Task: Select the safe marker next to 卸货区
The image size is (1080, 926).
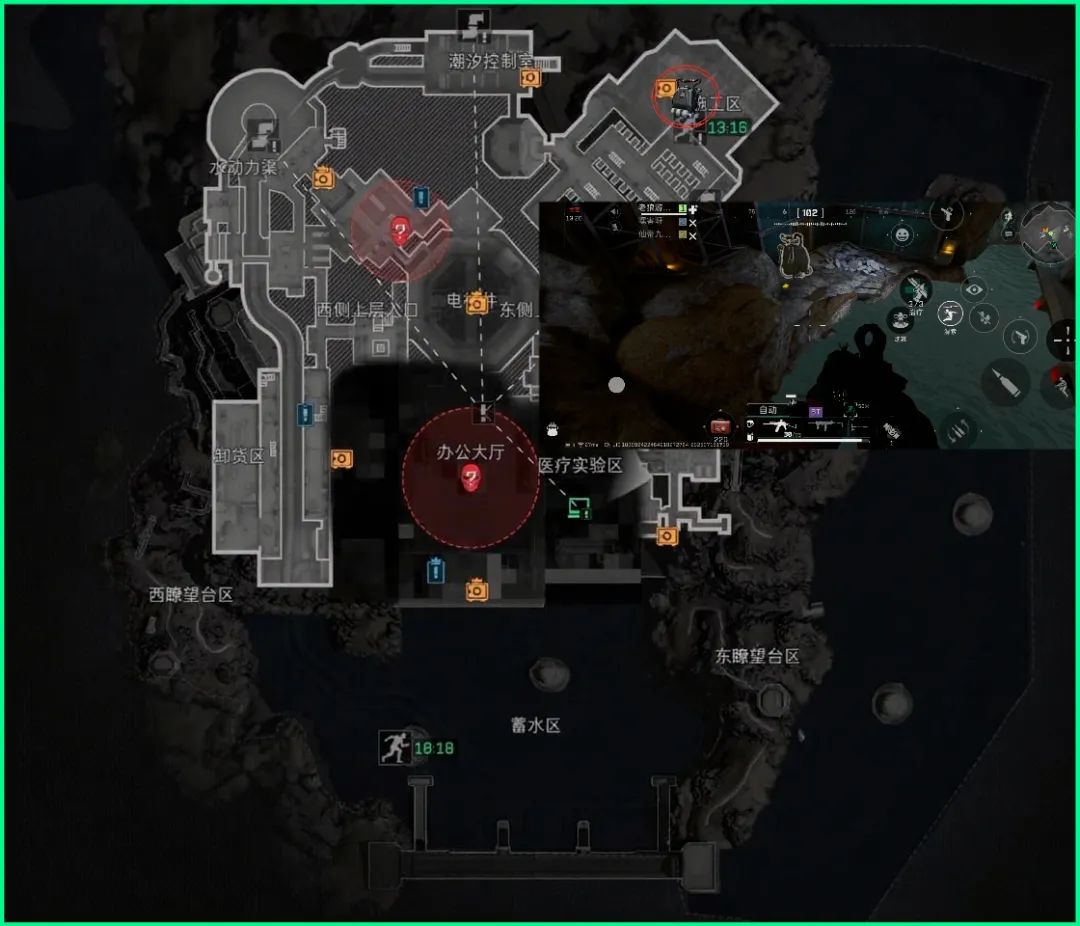Action: coord(341,458)
